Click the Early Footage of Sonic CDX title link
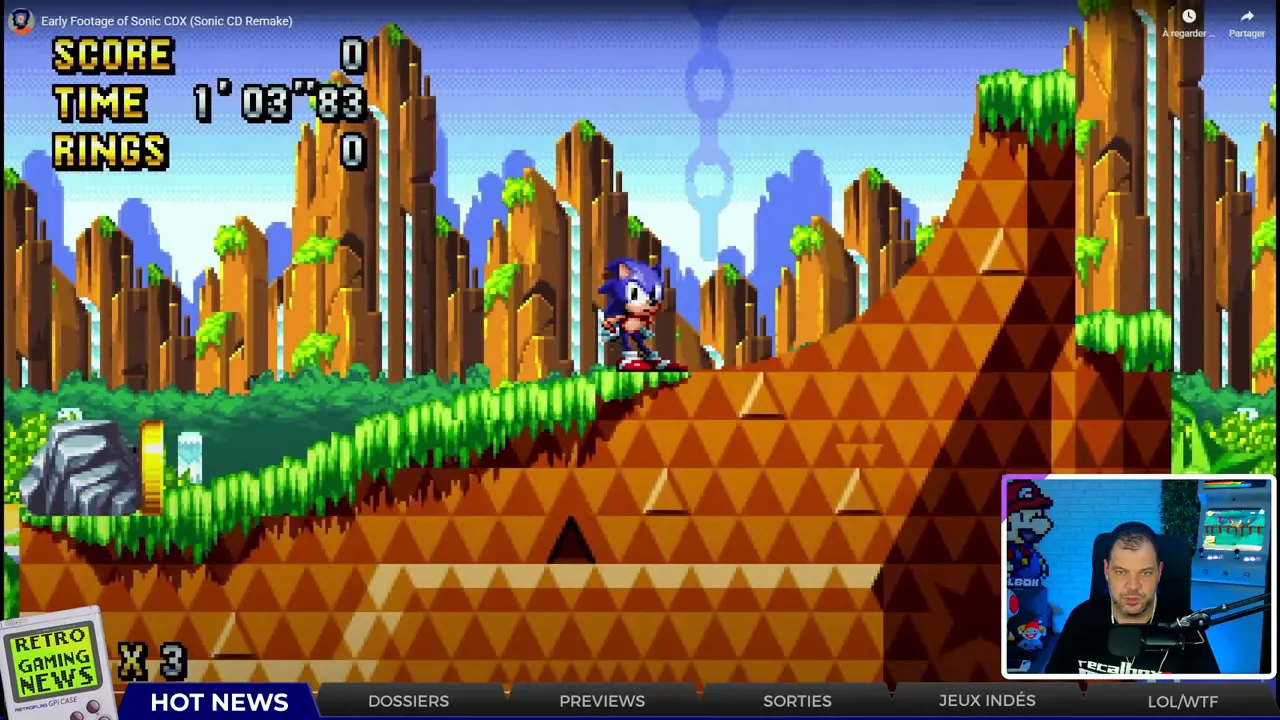This screenshot has height=720, width=1280. (x=166, y=20)
